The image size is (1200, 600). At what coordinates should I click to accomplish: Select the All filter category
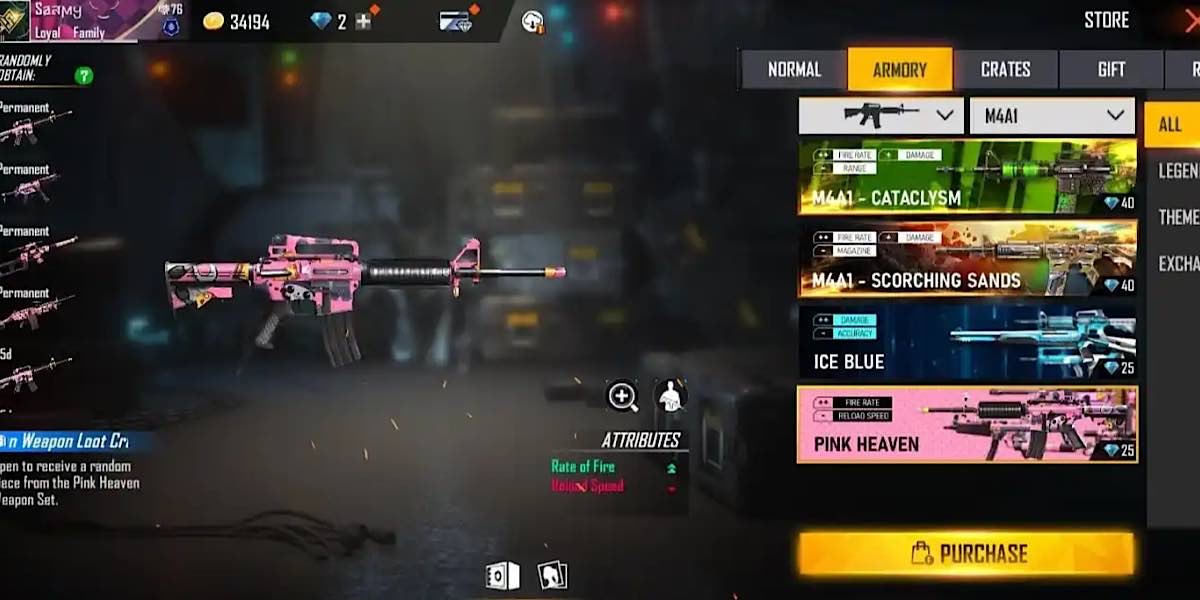[1170, 125]
